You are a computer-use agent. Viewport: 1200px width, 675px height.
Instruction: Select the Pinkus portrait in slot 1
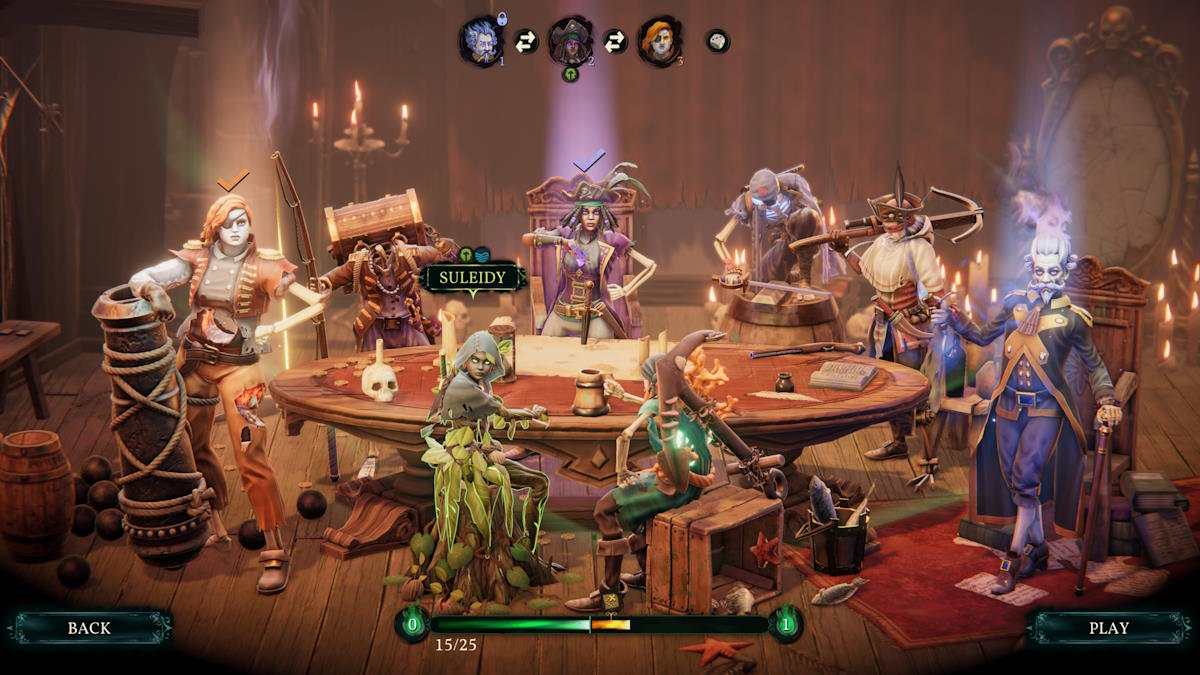(481, 41)
